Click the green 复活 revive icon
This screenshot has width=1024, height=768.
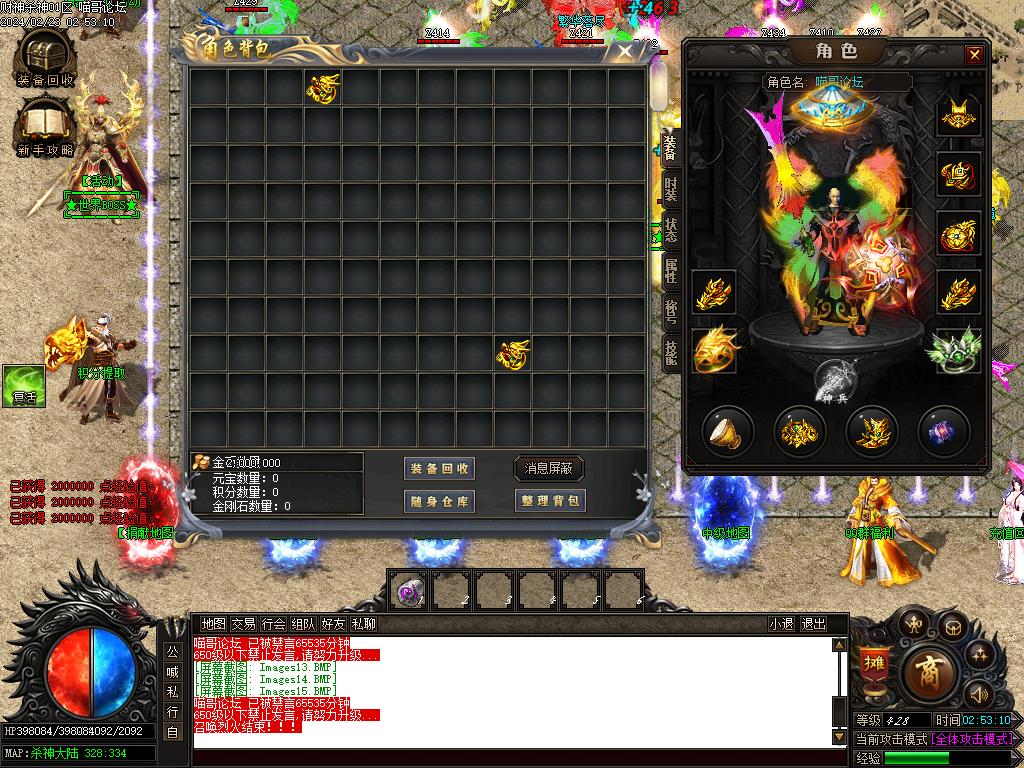(23, 386)
